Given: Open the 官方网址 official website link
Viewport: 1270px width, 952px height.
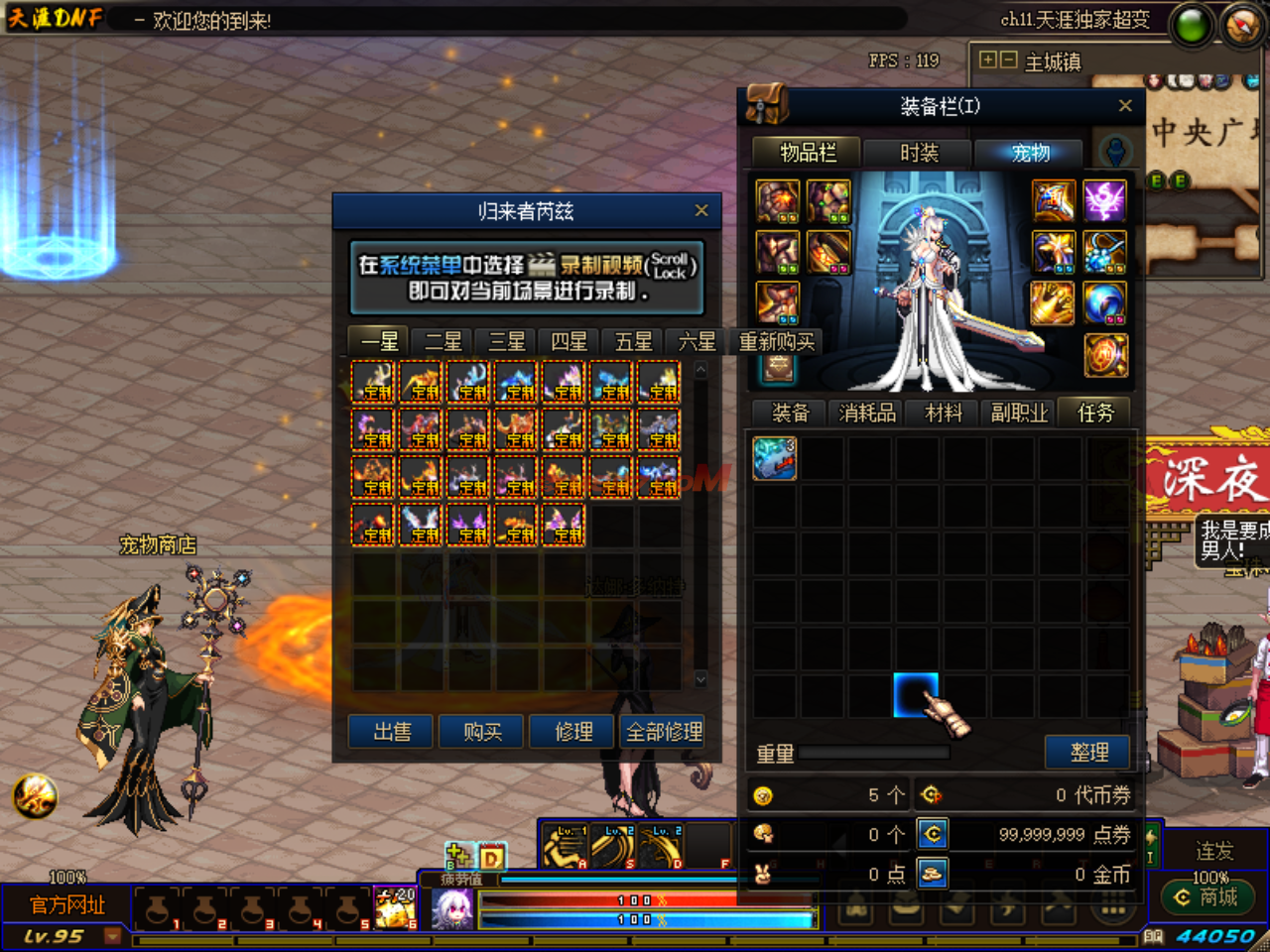Looking at the screenshot, I should (x=67, y=904).
